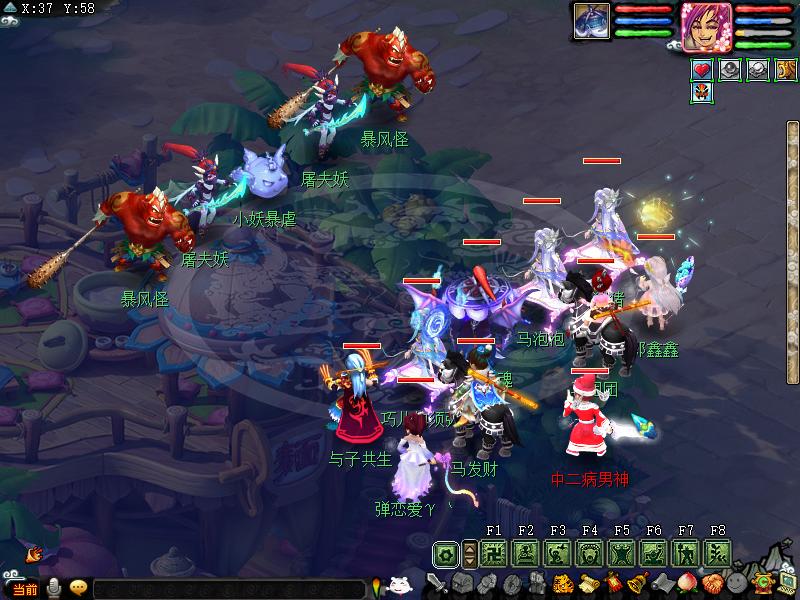Click the microphone voice chat button

tap(54, 589)
